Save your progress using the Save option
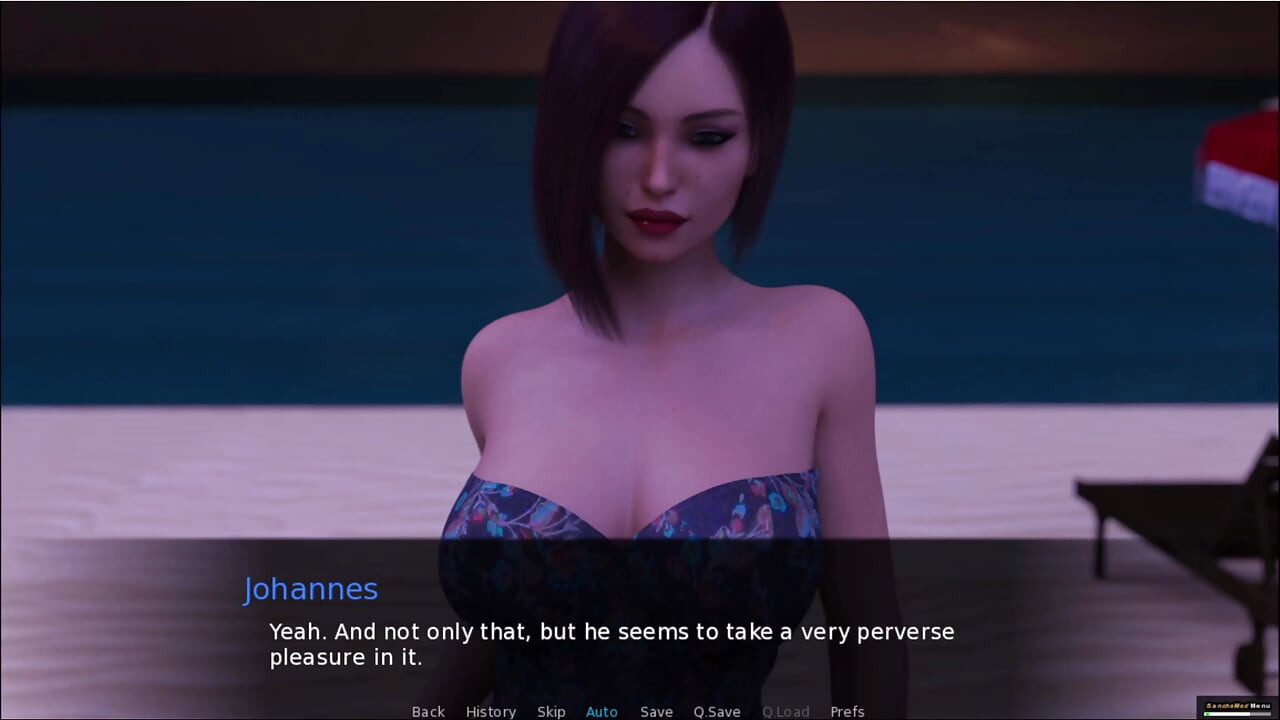The image size is (1280, 720). (x=656, y=711)
